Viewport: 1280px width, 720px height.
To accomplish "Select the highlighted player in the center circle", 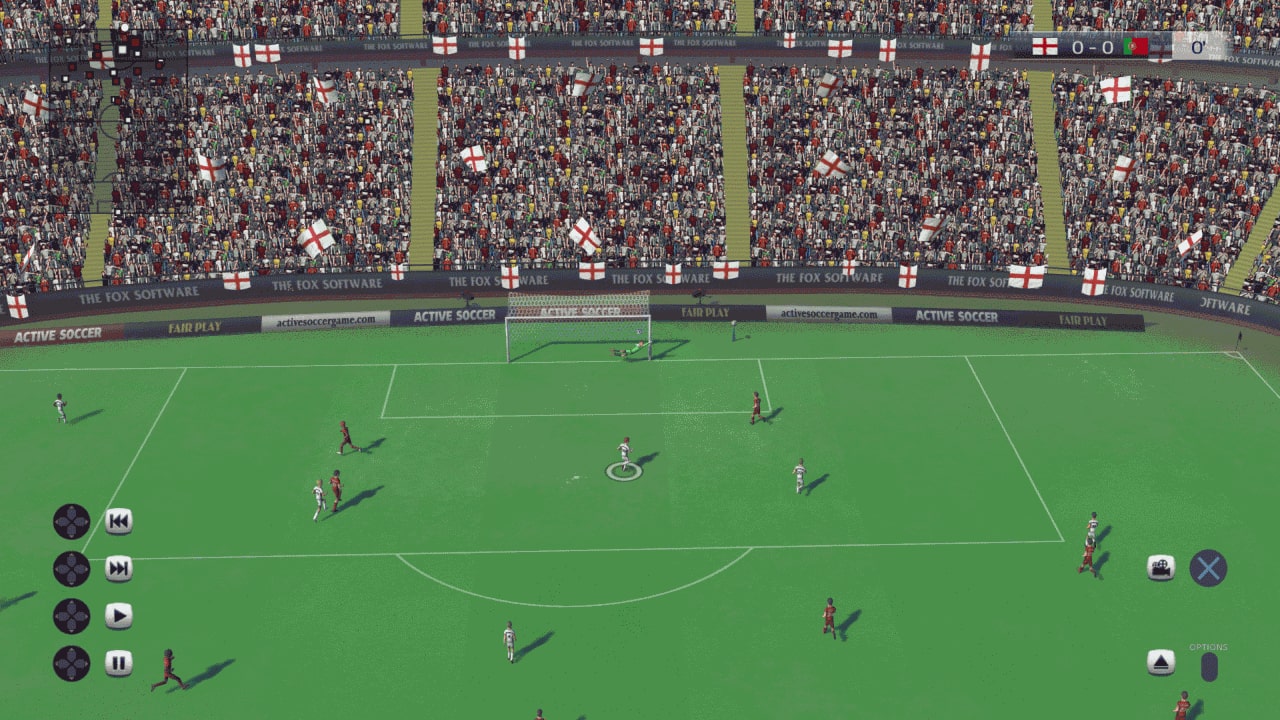I will pyautogui.click(x=625, y=455).
